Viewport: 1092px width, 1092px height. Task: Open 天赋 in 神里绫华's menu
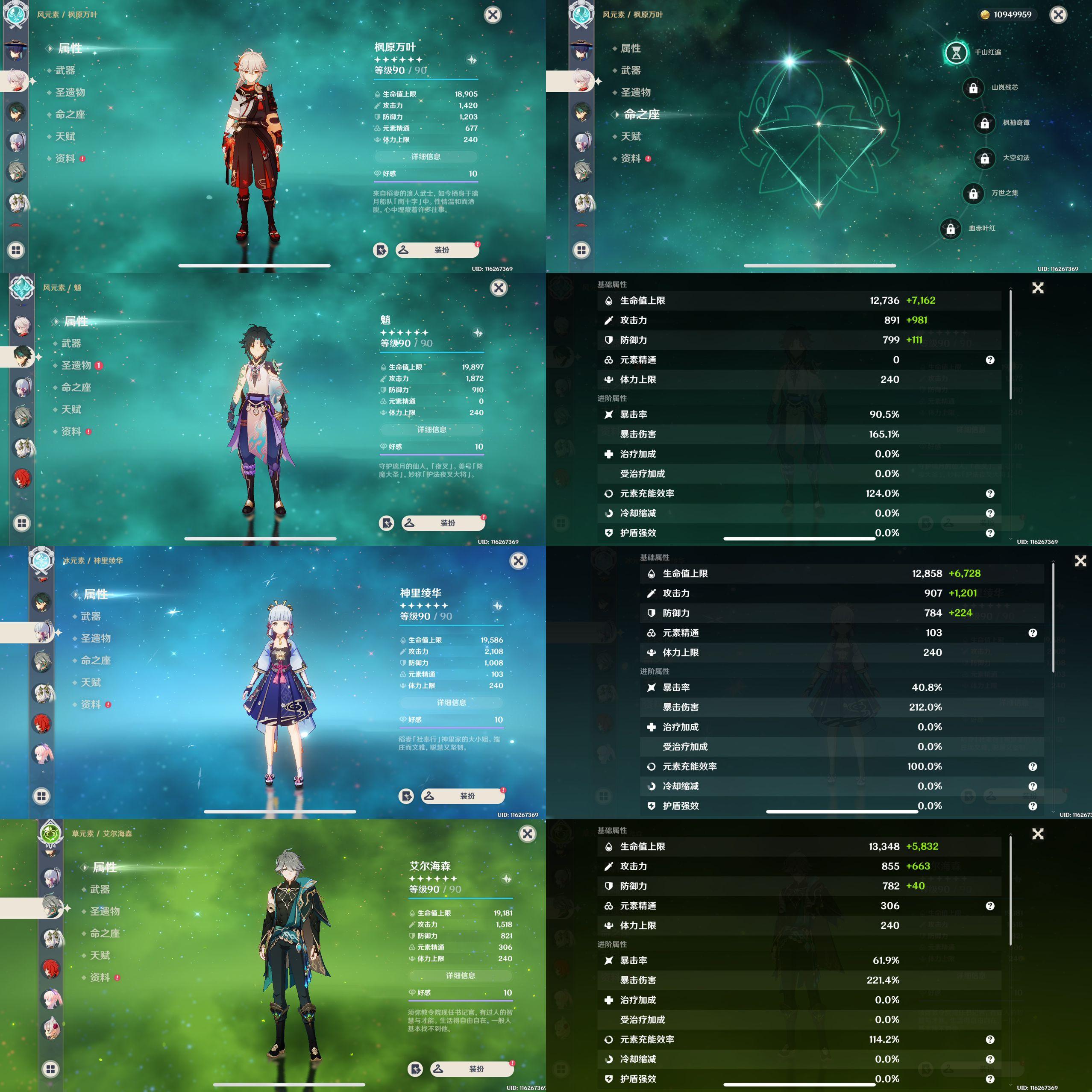(x=91, y=682)
